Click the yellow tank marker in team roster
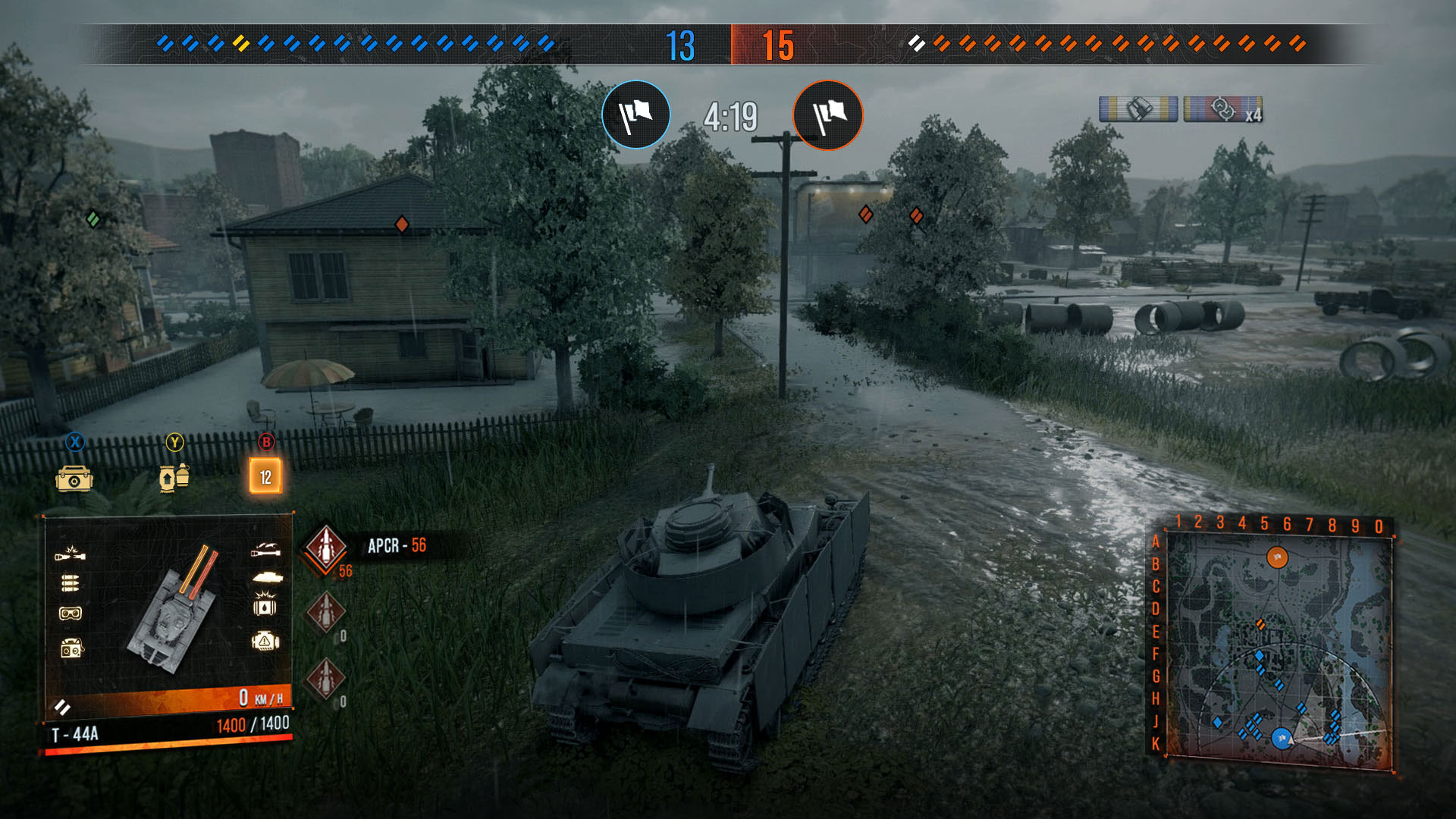Viewport: 1456px width, 819px height. tap(241, 43)
